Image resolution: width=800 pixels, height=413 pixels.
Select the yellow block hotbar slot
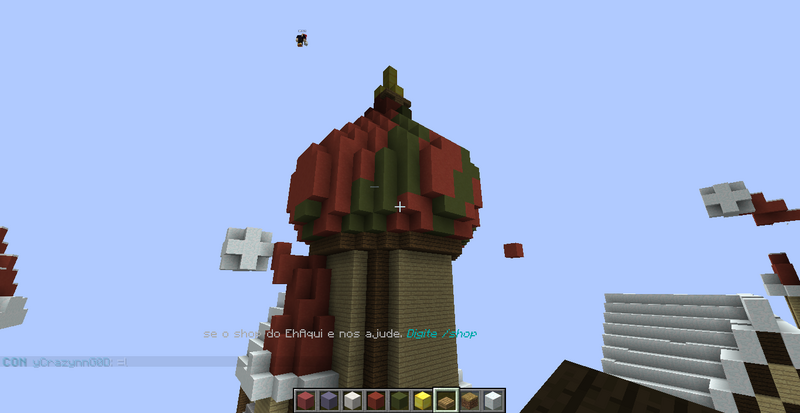point(420,401)
